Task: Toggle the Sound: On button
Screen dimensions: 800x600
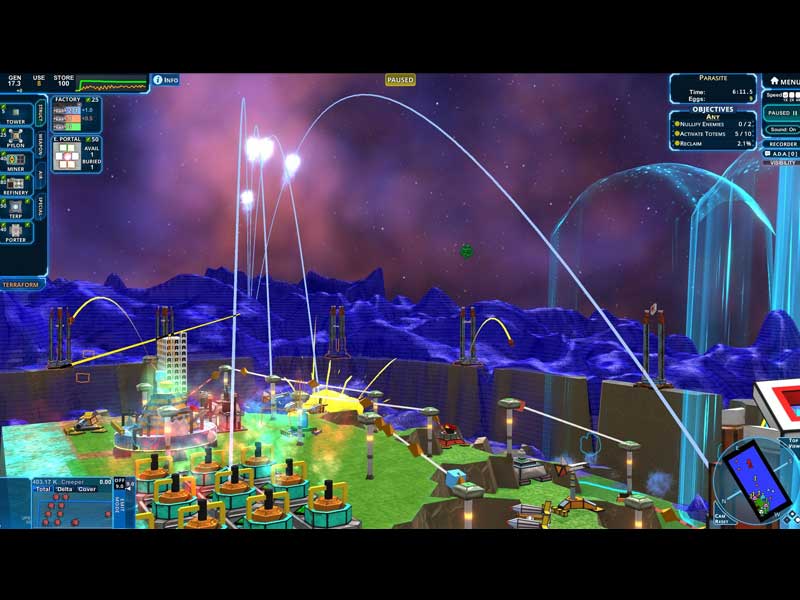Action: tap(783, 129)
